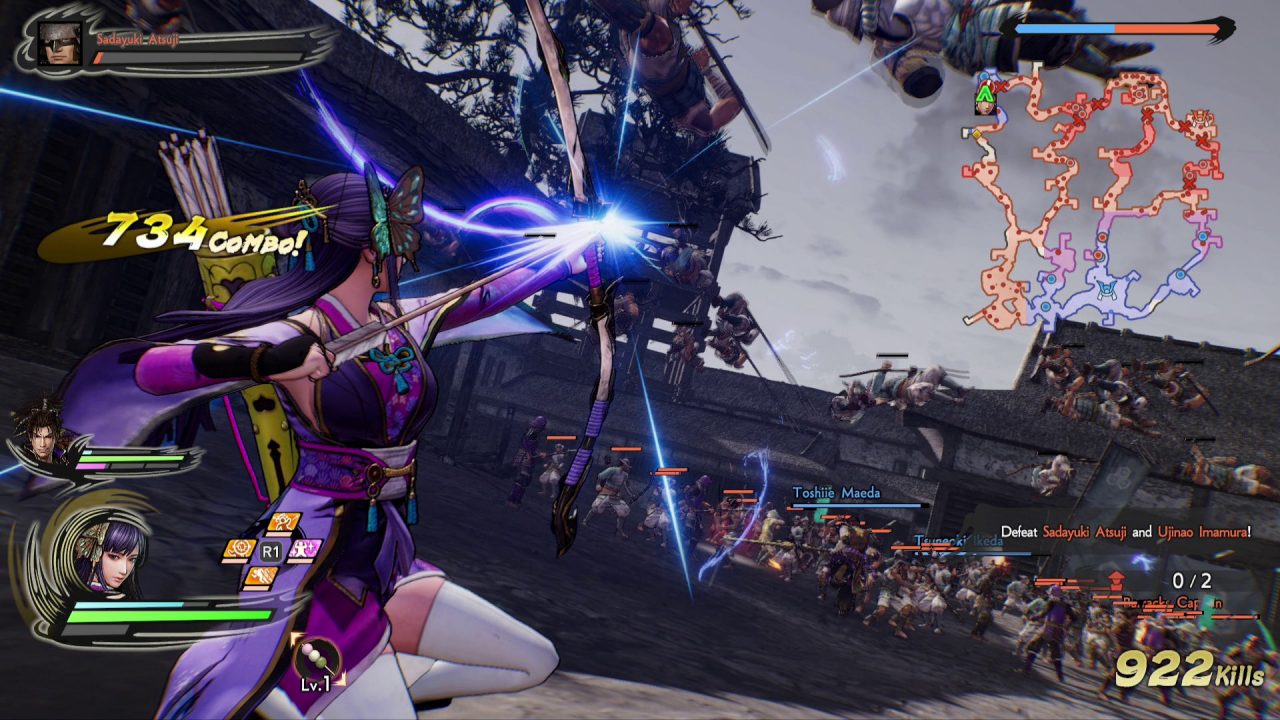Use the top orange spinning-figure skill
Viewport: 1280px width, 720px height.
pyautogui.click(x=283, y=523)
